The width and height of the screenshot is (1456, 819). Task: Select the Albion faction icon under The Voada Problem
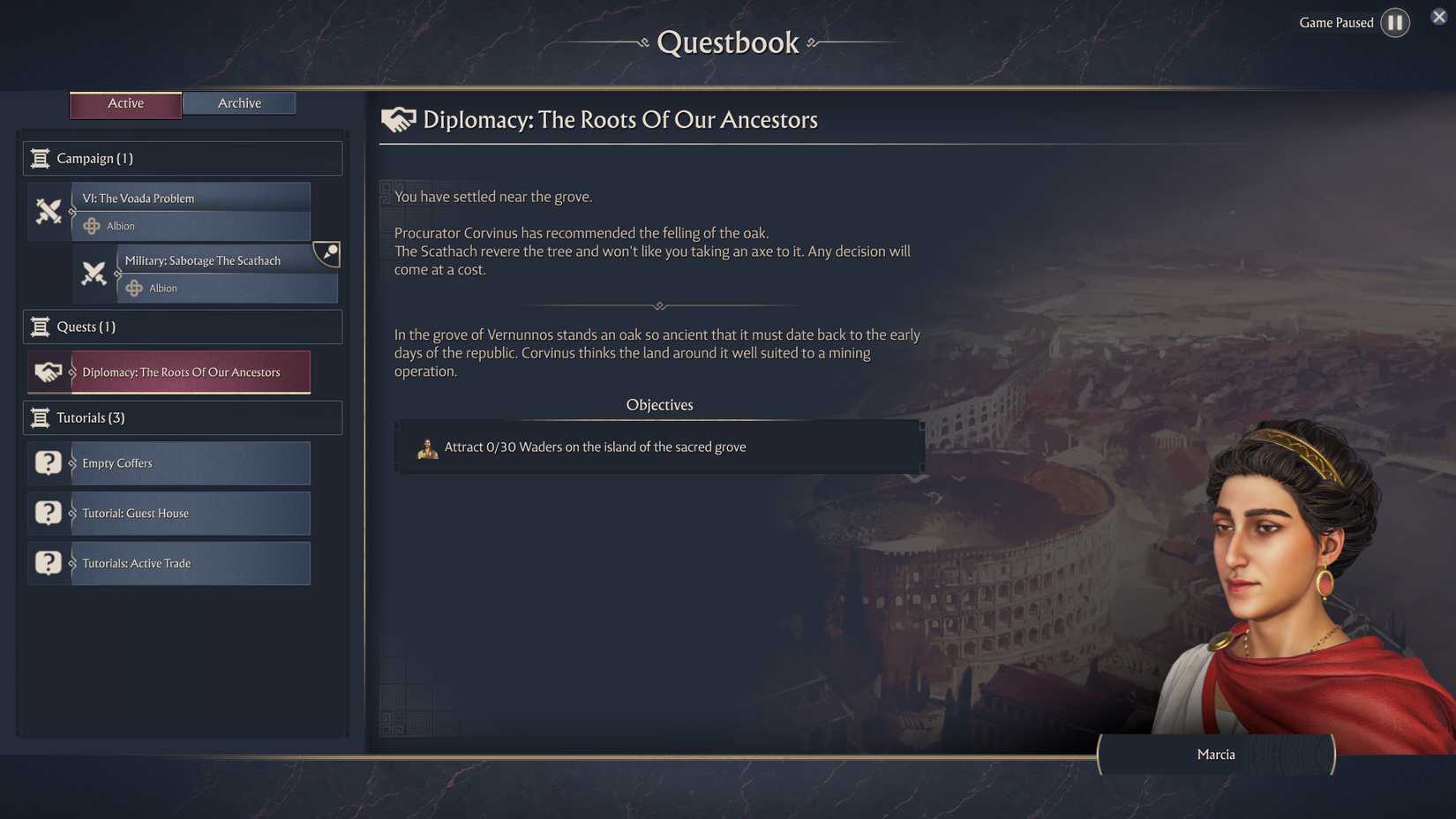click(92, 226)
